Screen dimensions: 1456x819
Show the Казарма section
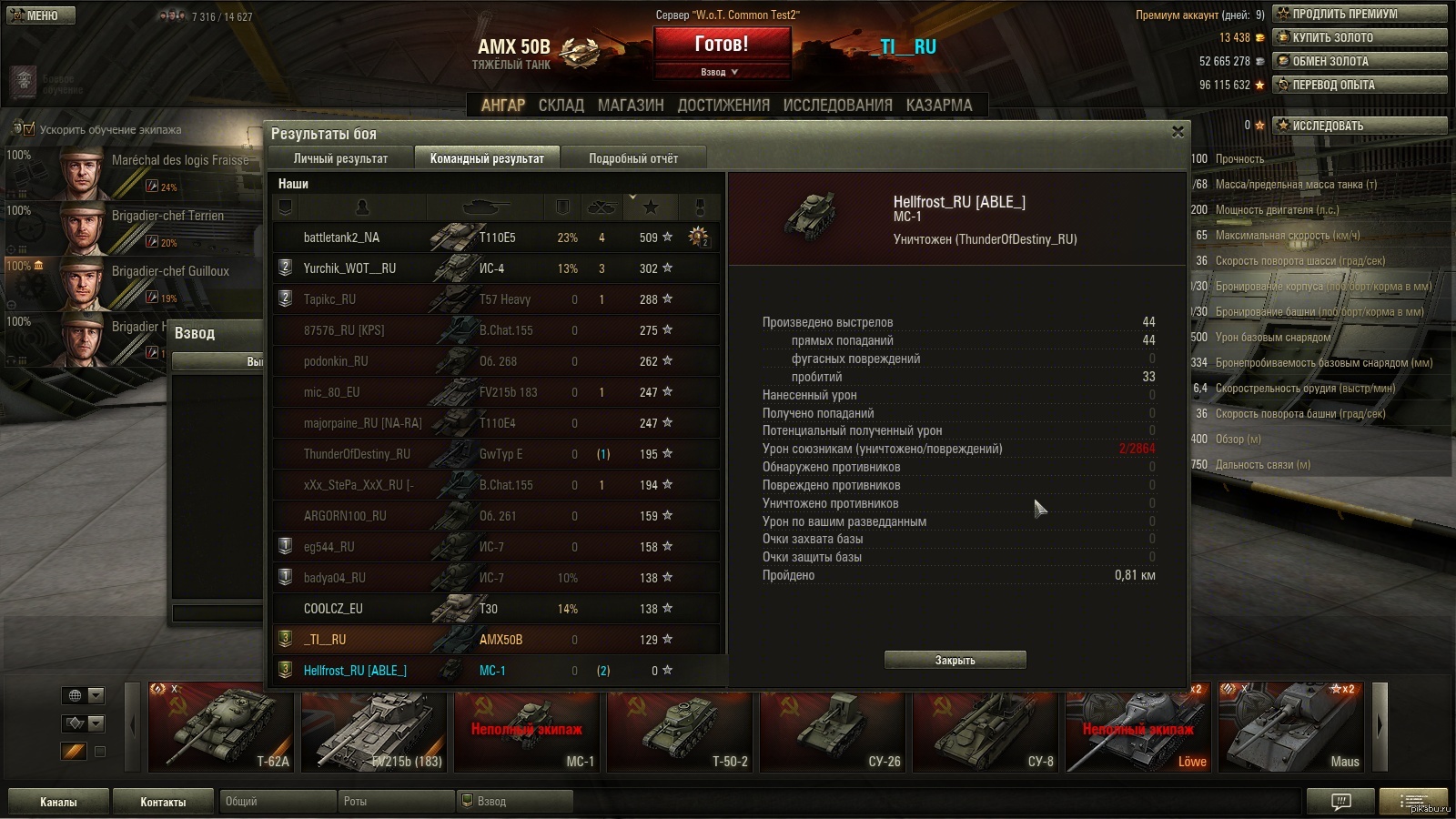(x=939, y=105)
